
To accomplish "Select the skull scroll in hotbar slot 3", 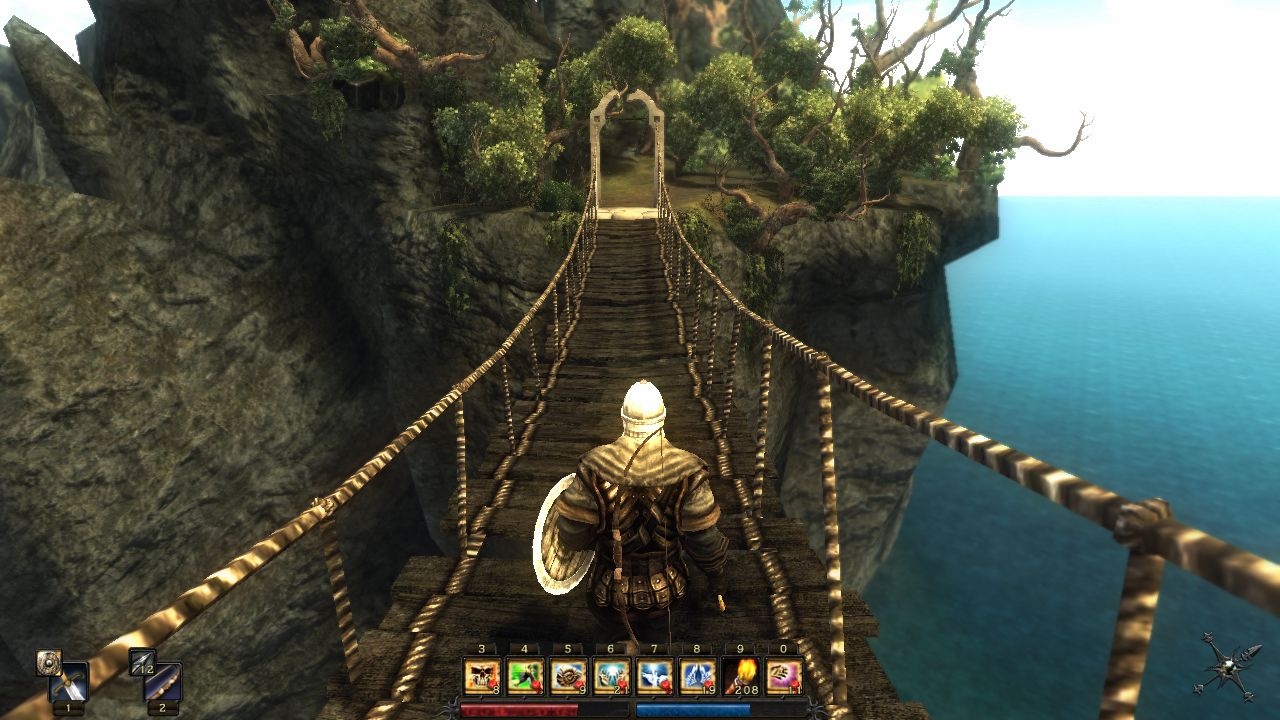I will 482,677.
